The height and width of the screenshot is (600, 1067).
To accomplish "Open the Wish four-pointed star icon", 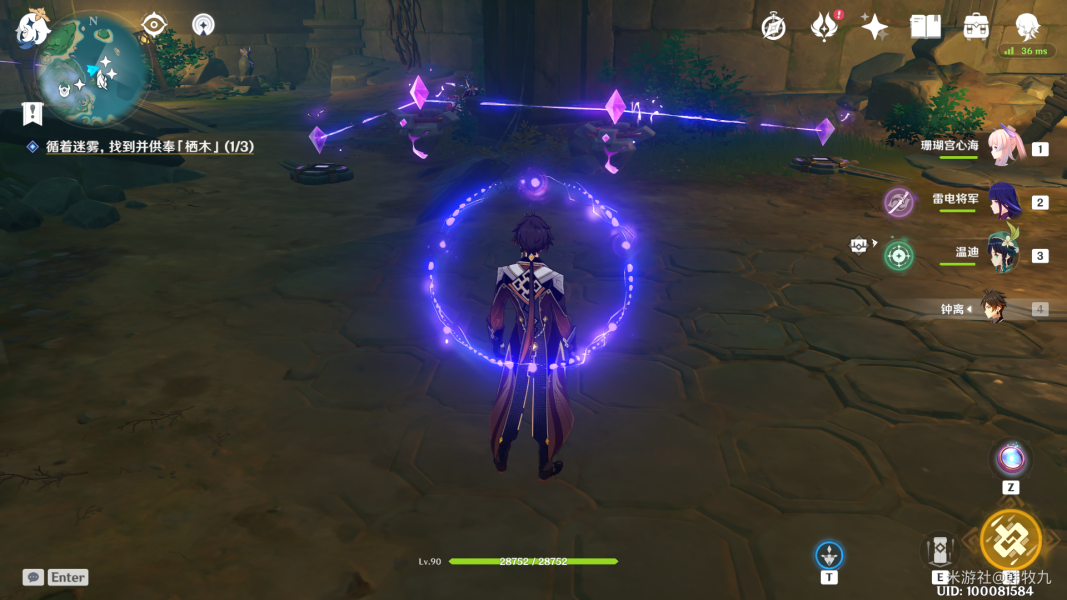I will coord(875,27).
